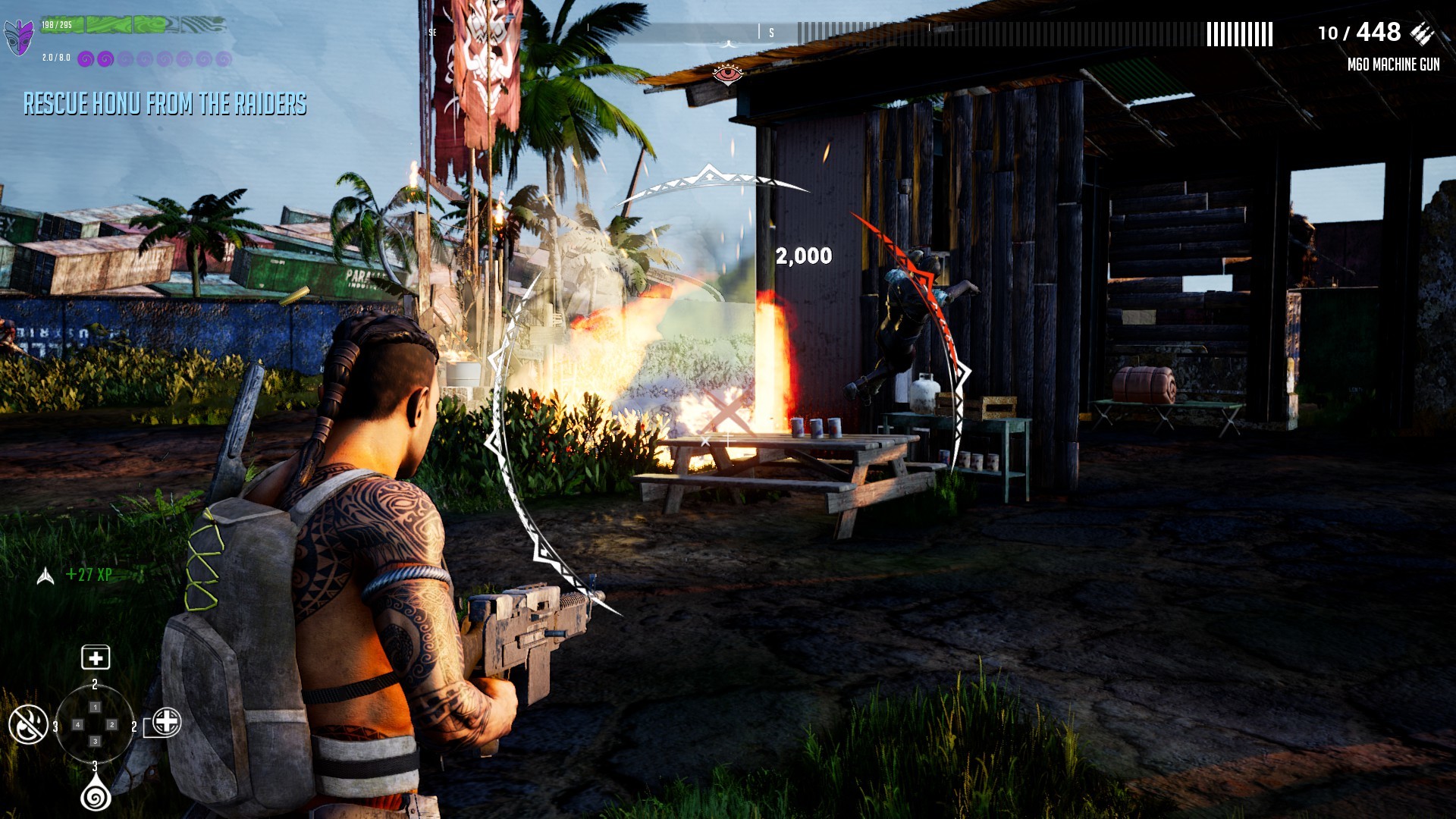The width and height of the screenshot is (1456, 819).
Task: Toggle the second spirit orb under the health bar
Action: [105, 58]
